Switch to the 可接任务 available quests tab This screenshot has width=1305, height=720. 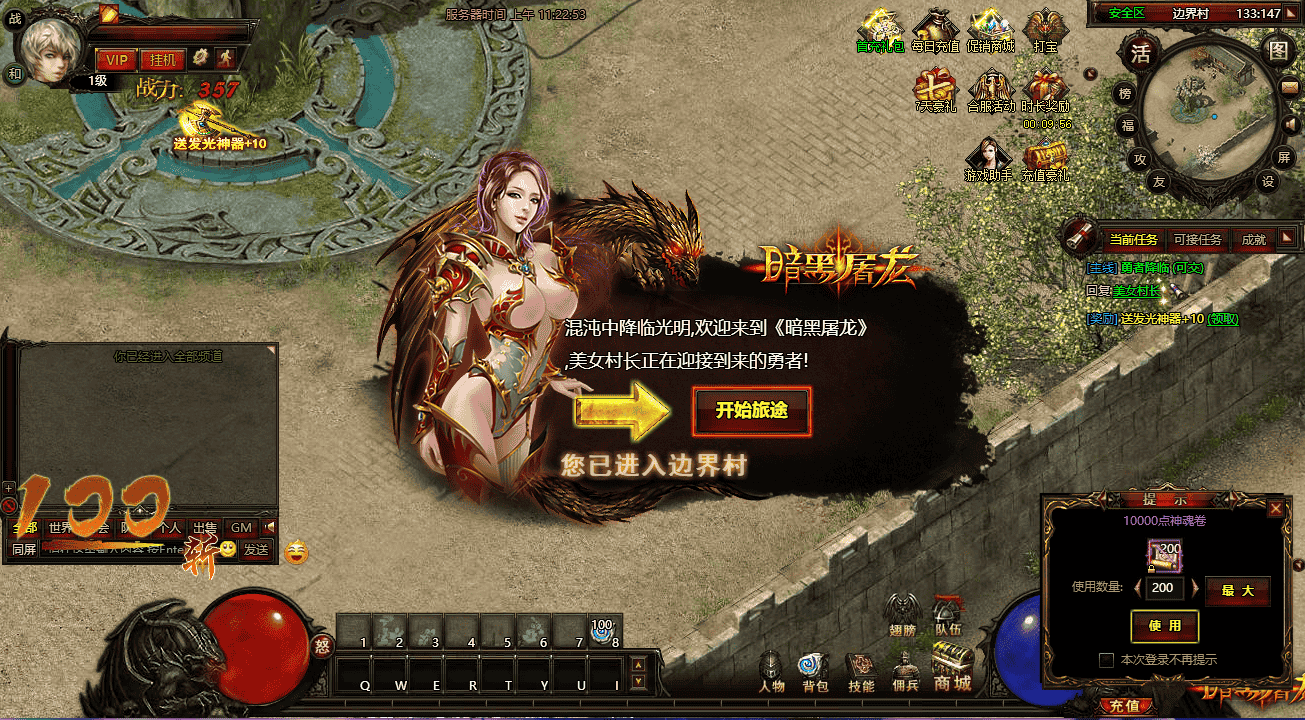1196,239
